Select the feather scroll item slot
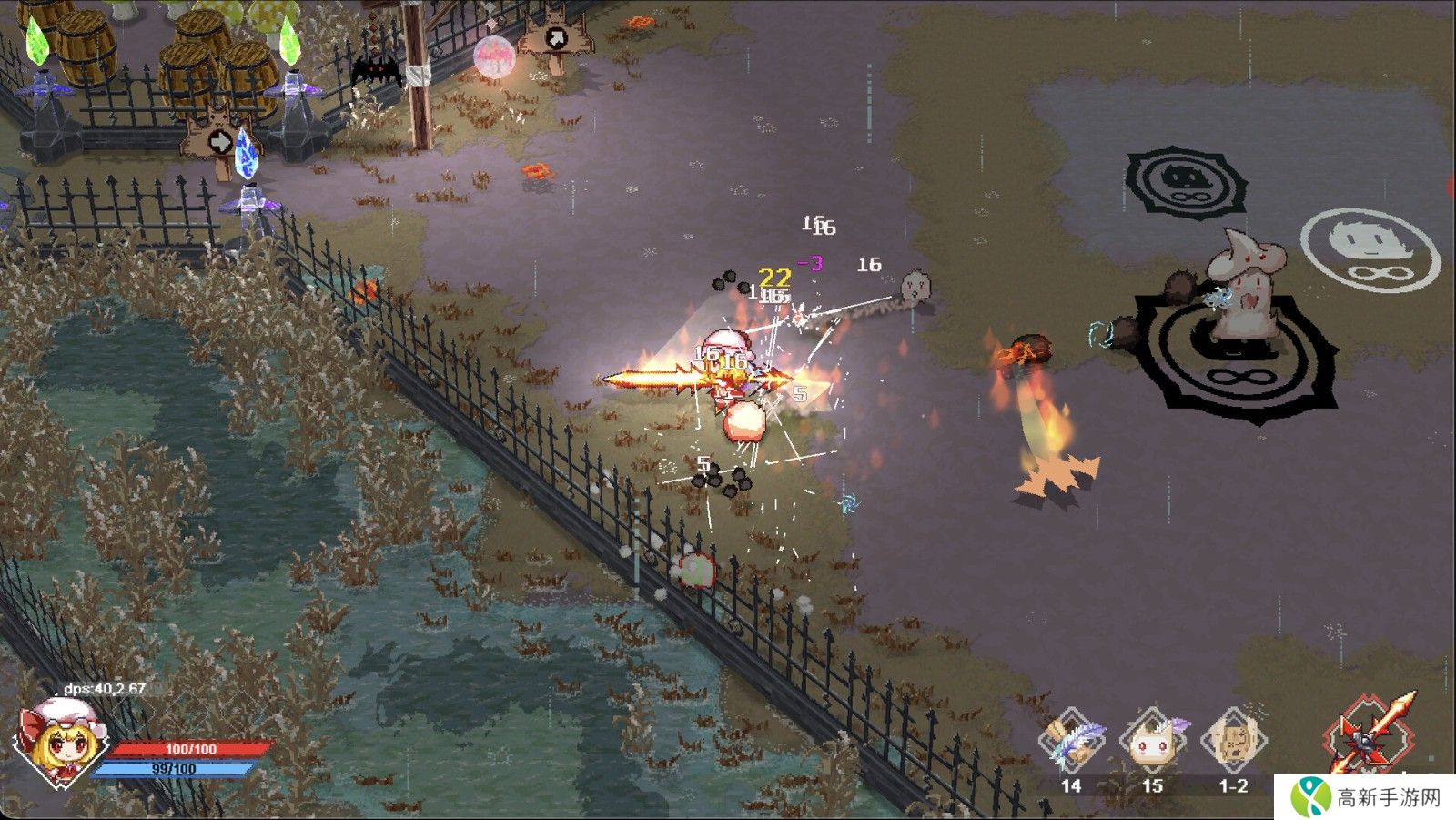The width and height of the screenshot is (1456, 820). (1073, 741)
